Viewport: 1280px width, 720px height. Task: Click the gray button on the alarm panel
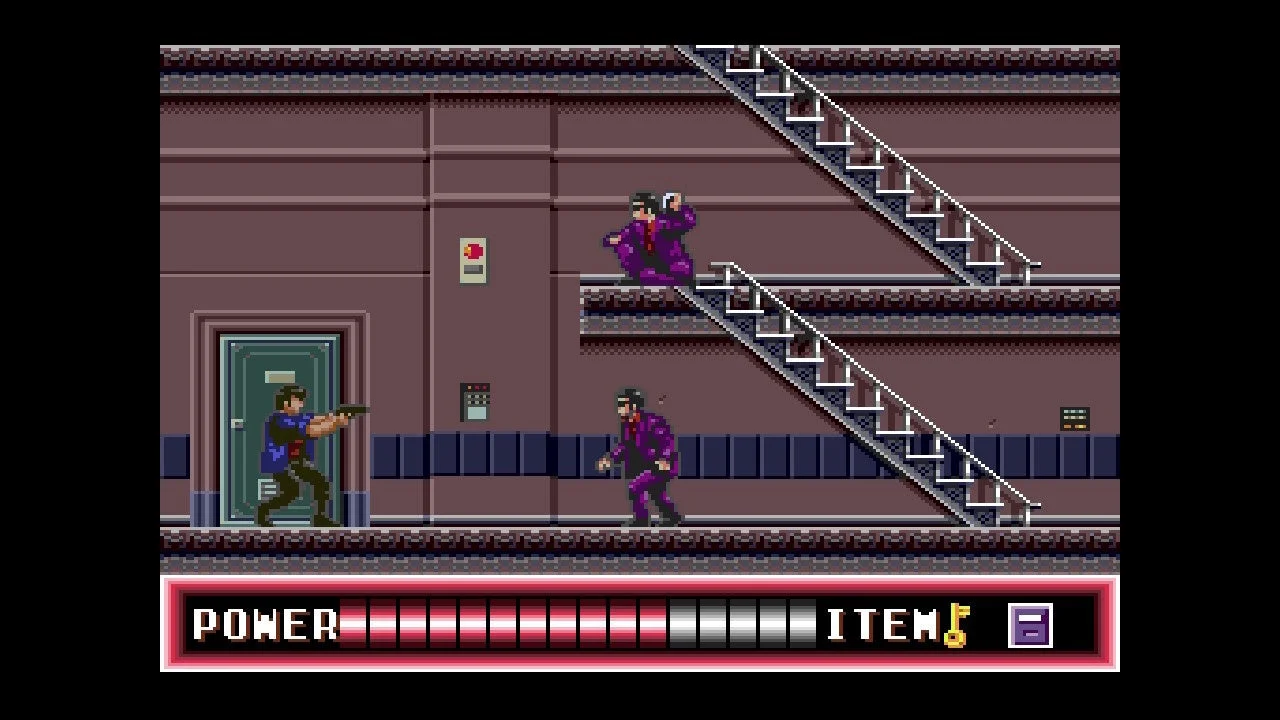(474, 268)
